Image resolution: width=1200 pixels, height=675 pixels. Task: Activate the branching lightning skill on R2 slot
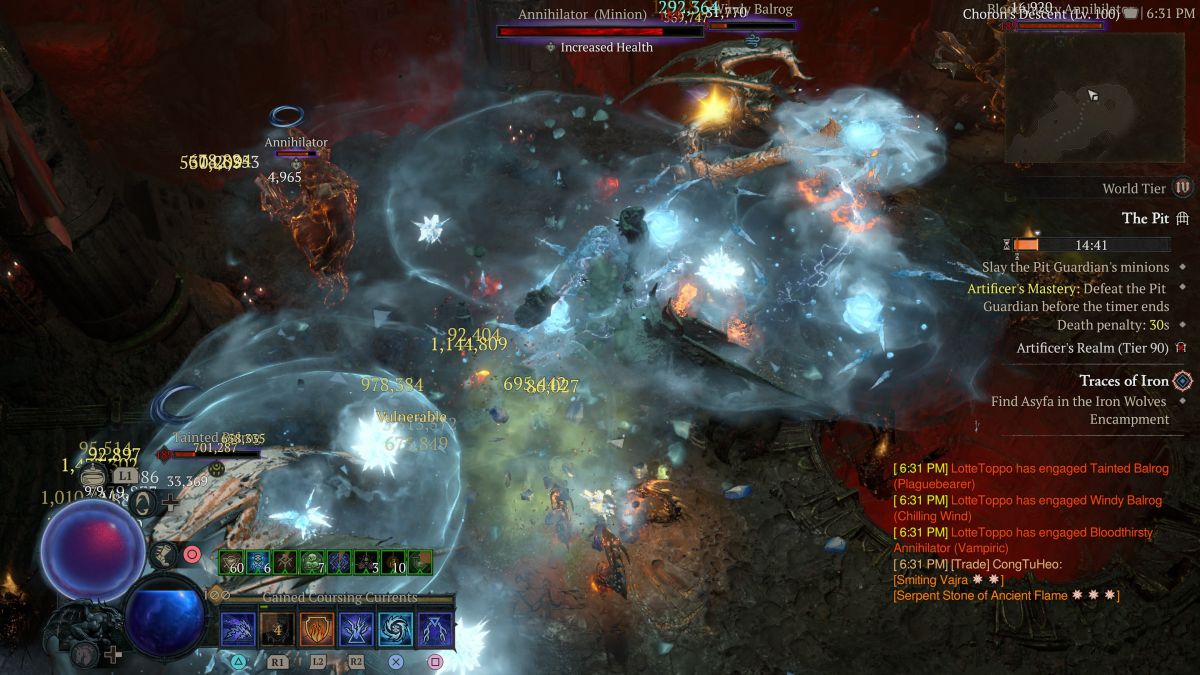(357, 630)
